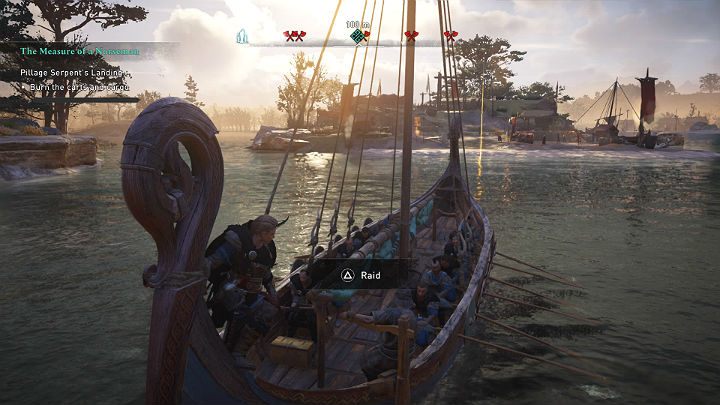The height and width of the screenshot is (405, 720).
Task: Select the Pillage Serpent's Landing objective
Action: (x=76, y=73)
